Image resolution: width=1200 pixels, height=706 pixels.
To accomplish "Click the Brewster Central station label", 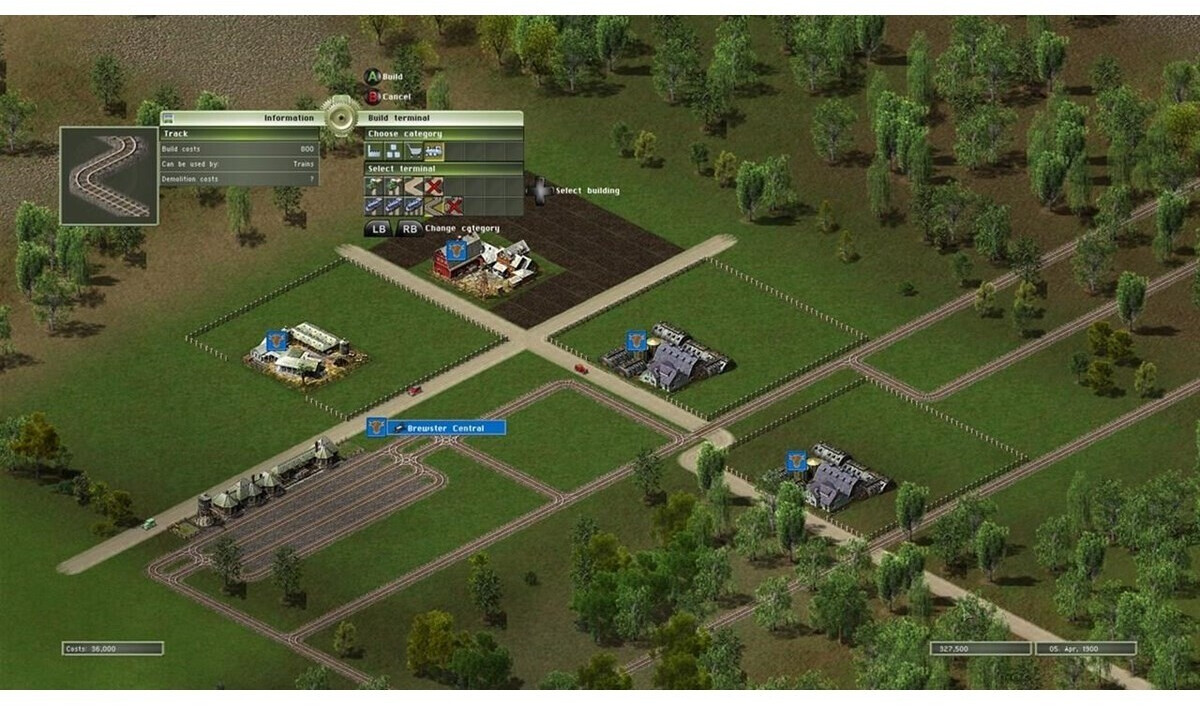I will pos(447,428).
